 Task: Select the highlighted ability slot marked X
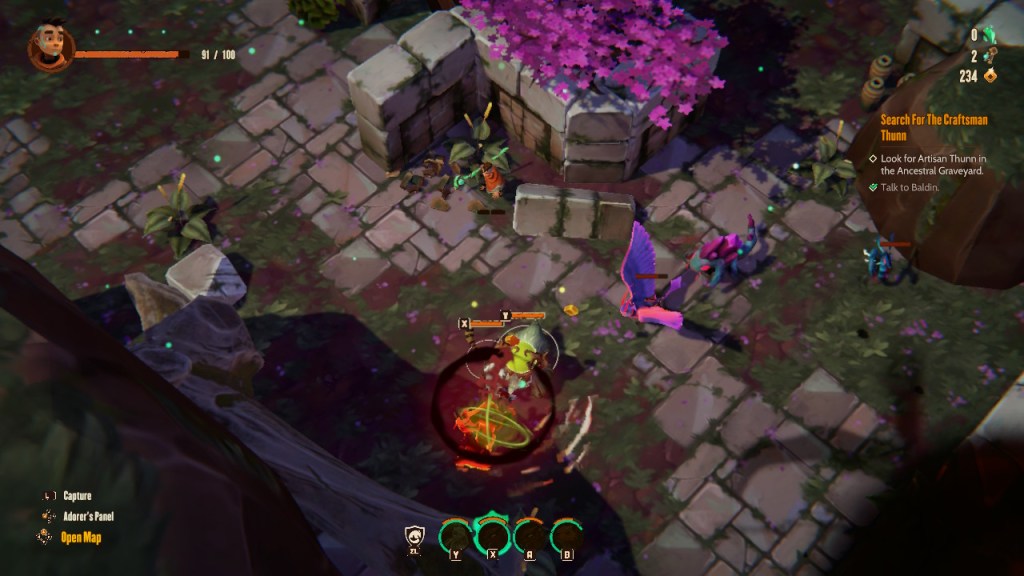pos(492,534)
